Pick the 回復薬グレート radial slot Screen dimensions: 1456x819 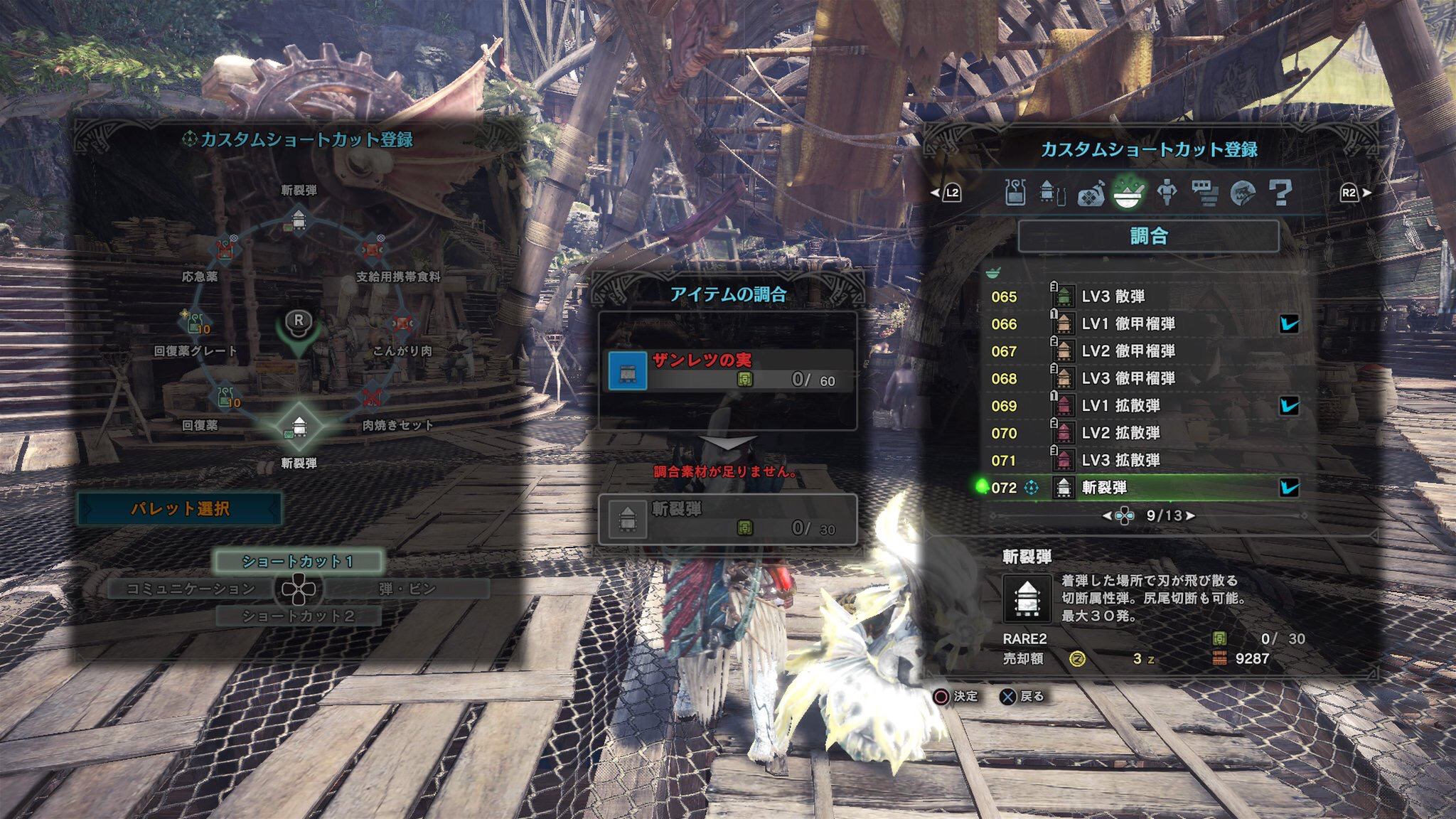click(x=196, y=323)
